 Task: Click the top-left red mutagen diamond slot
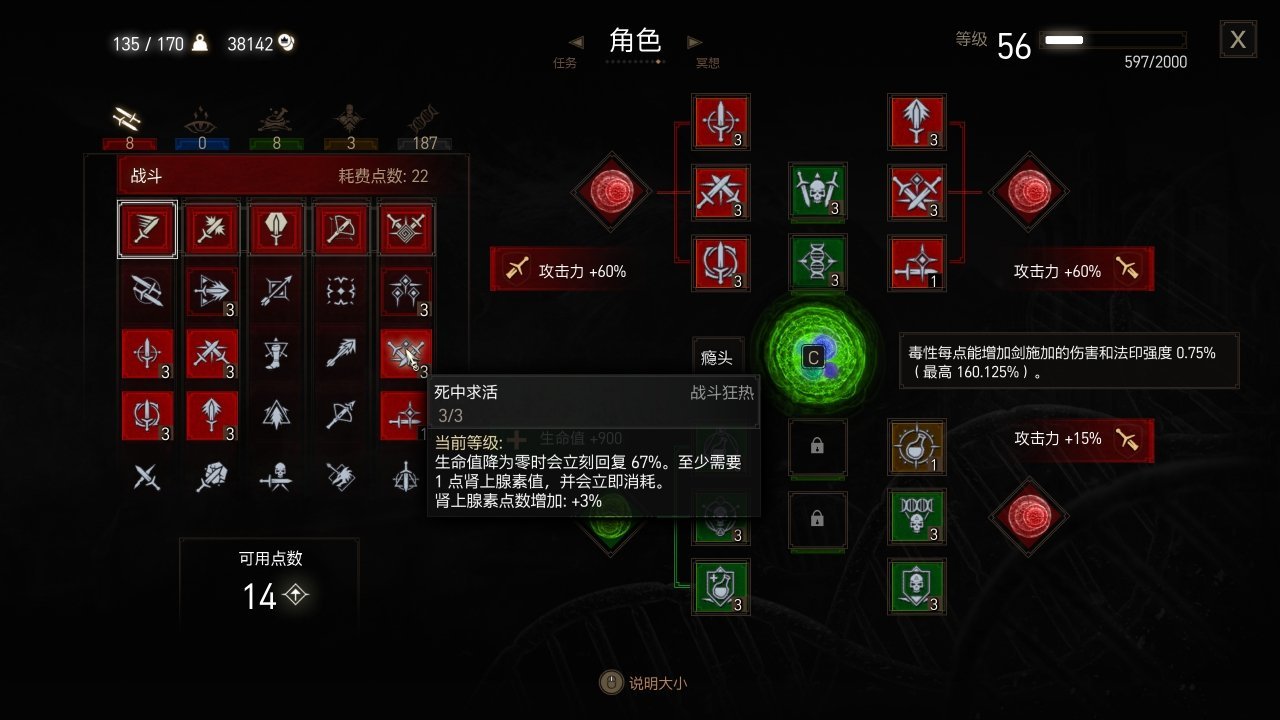[611, 192]
